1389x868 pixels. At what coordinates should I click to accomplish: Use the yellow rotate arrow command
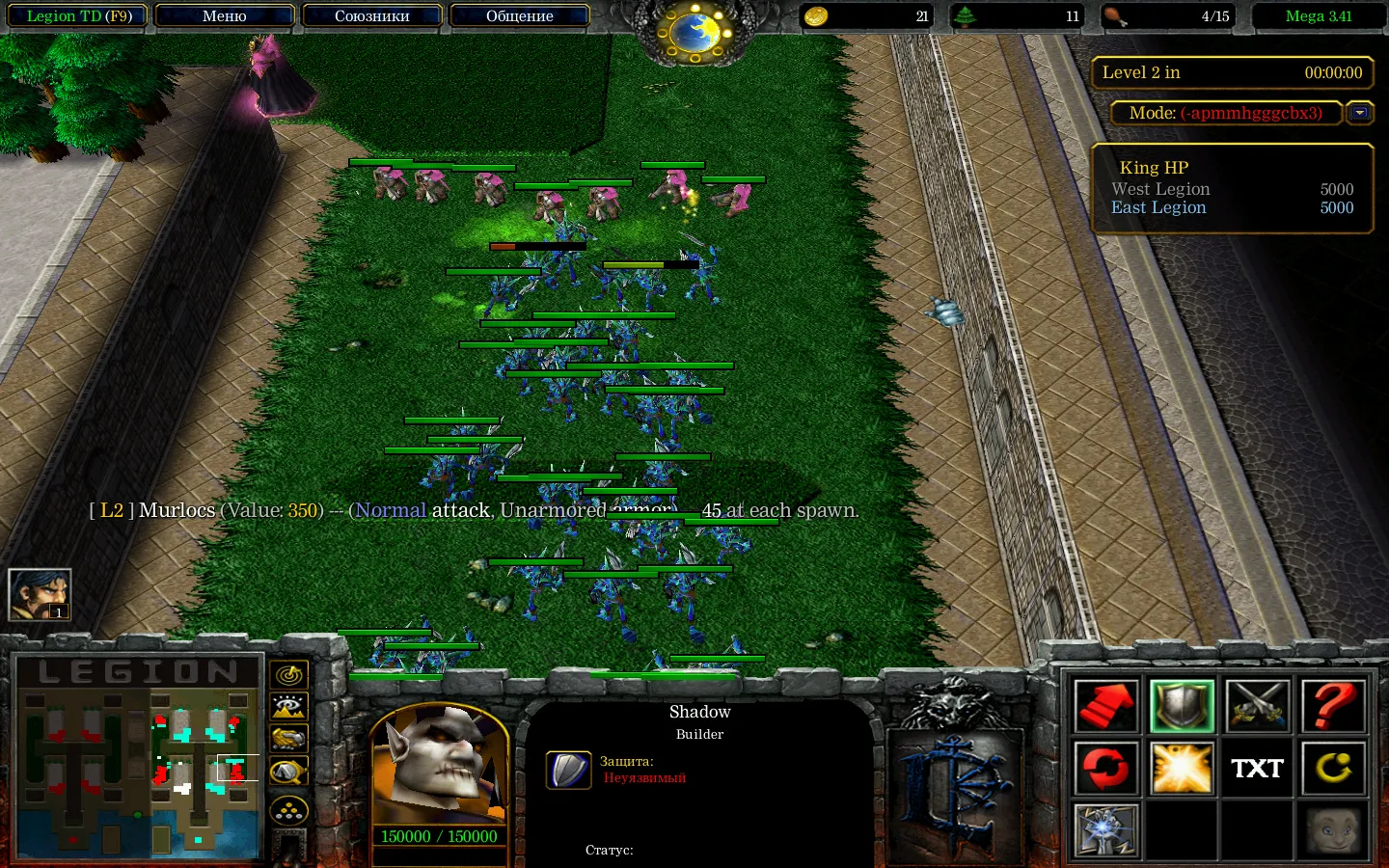[x=1333, y=769]
